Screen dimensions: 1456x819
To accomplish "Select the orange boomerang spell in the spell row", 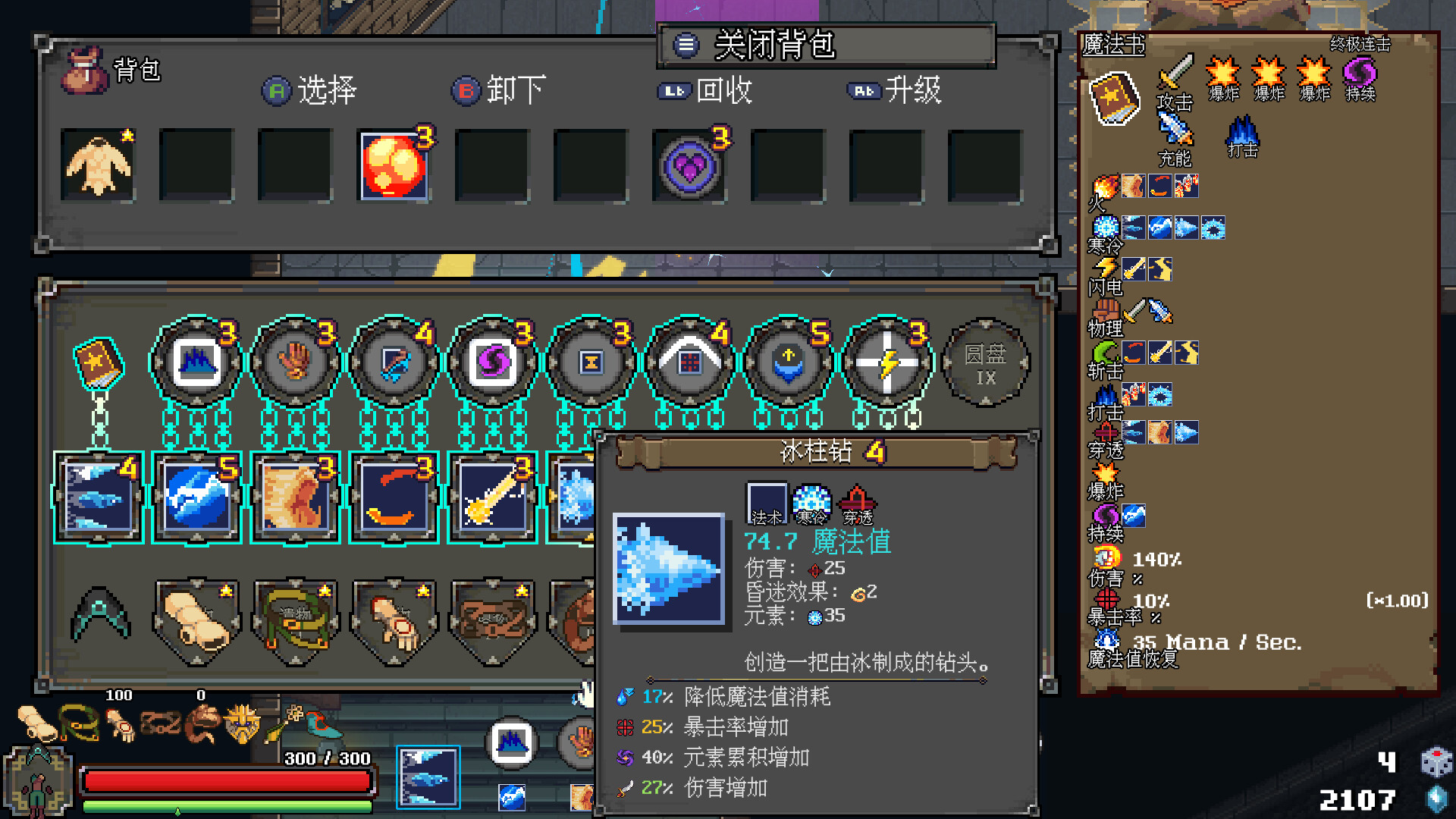I will 394,497.
